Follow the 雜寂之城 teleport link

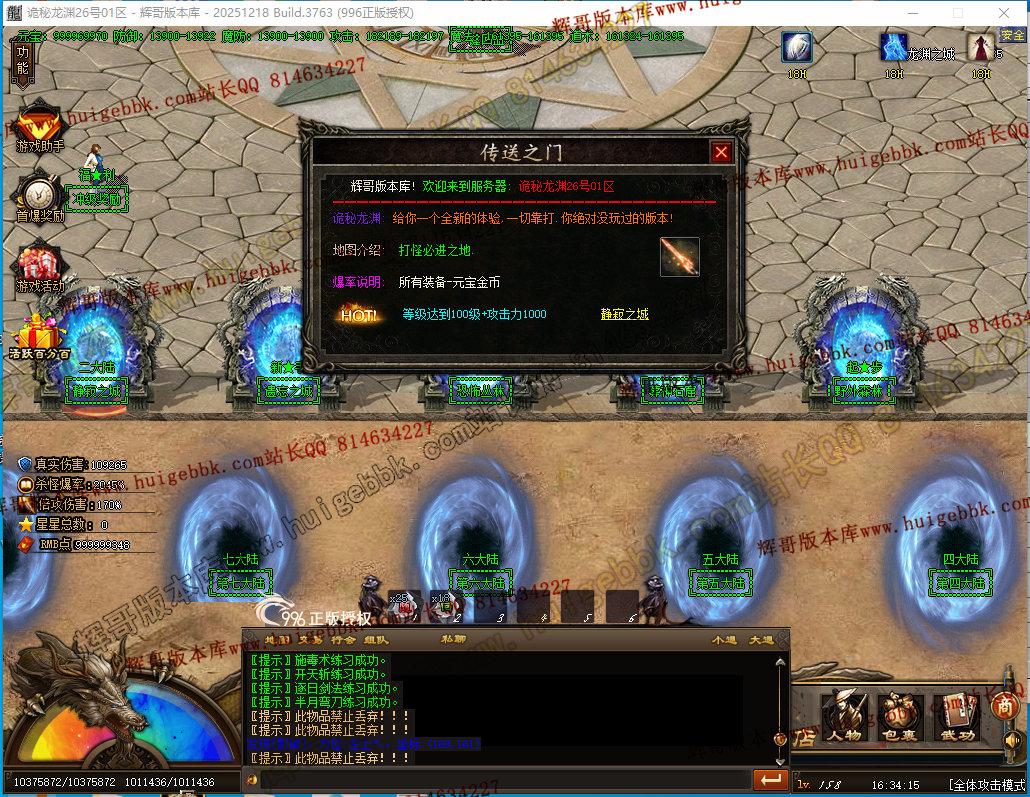pos(624,314)
